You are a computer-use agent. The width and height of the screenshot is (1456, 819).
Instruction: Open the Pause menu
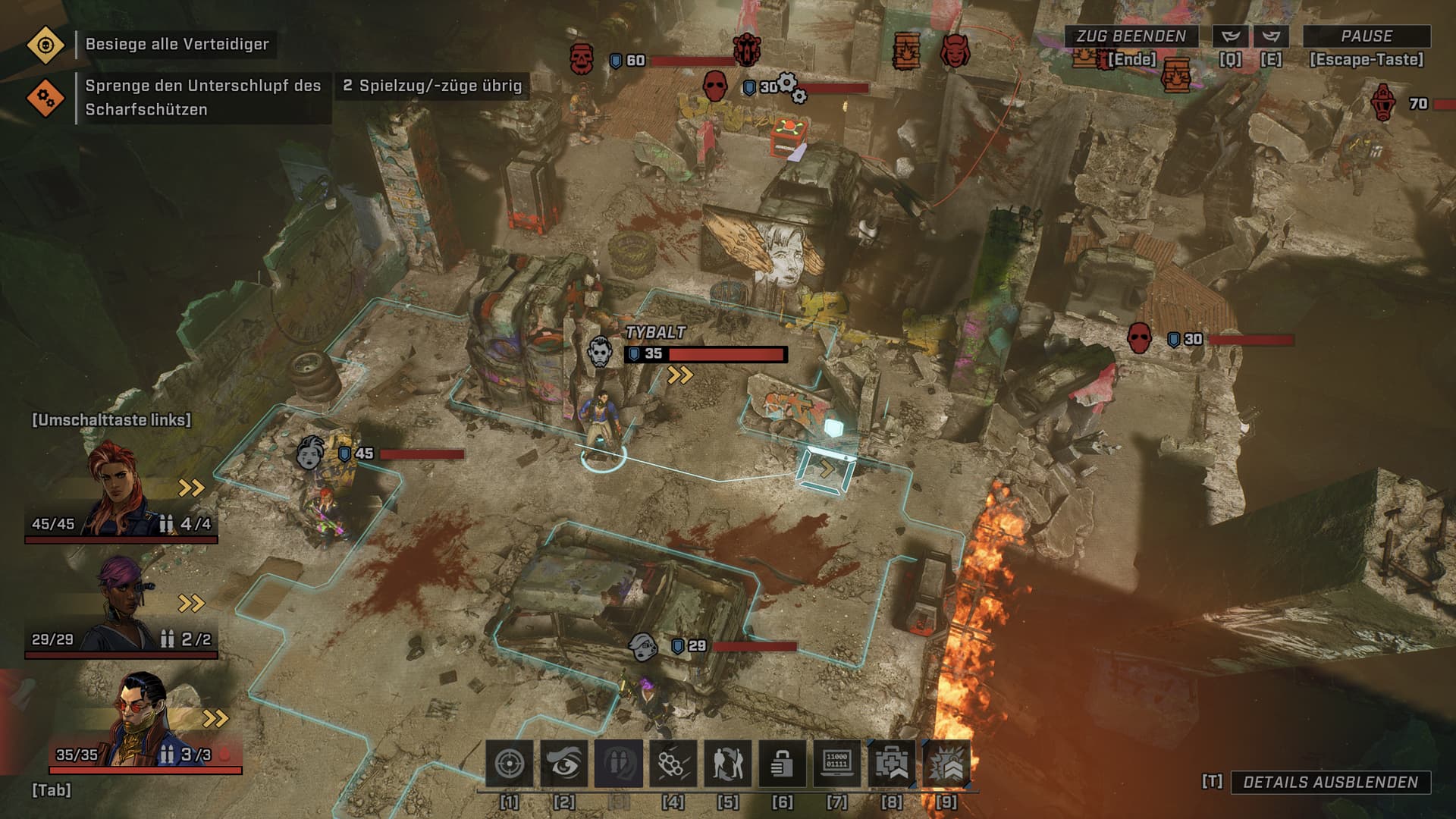[x=1366, y=36]
